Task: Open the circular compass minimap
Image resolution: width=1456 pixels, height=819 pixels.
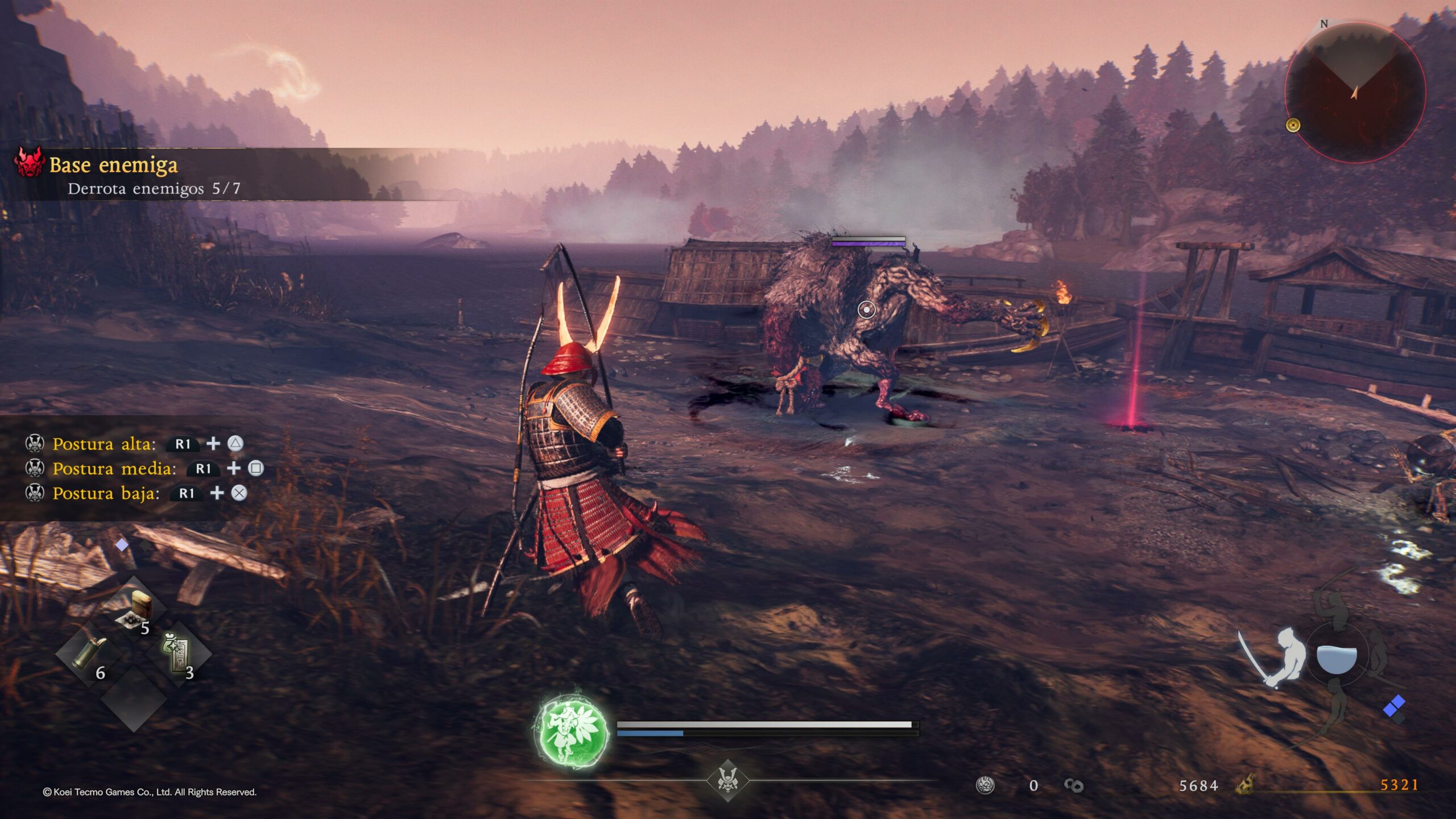Action: tap(1355, 92)
